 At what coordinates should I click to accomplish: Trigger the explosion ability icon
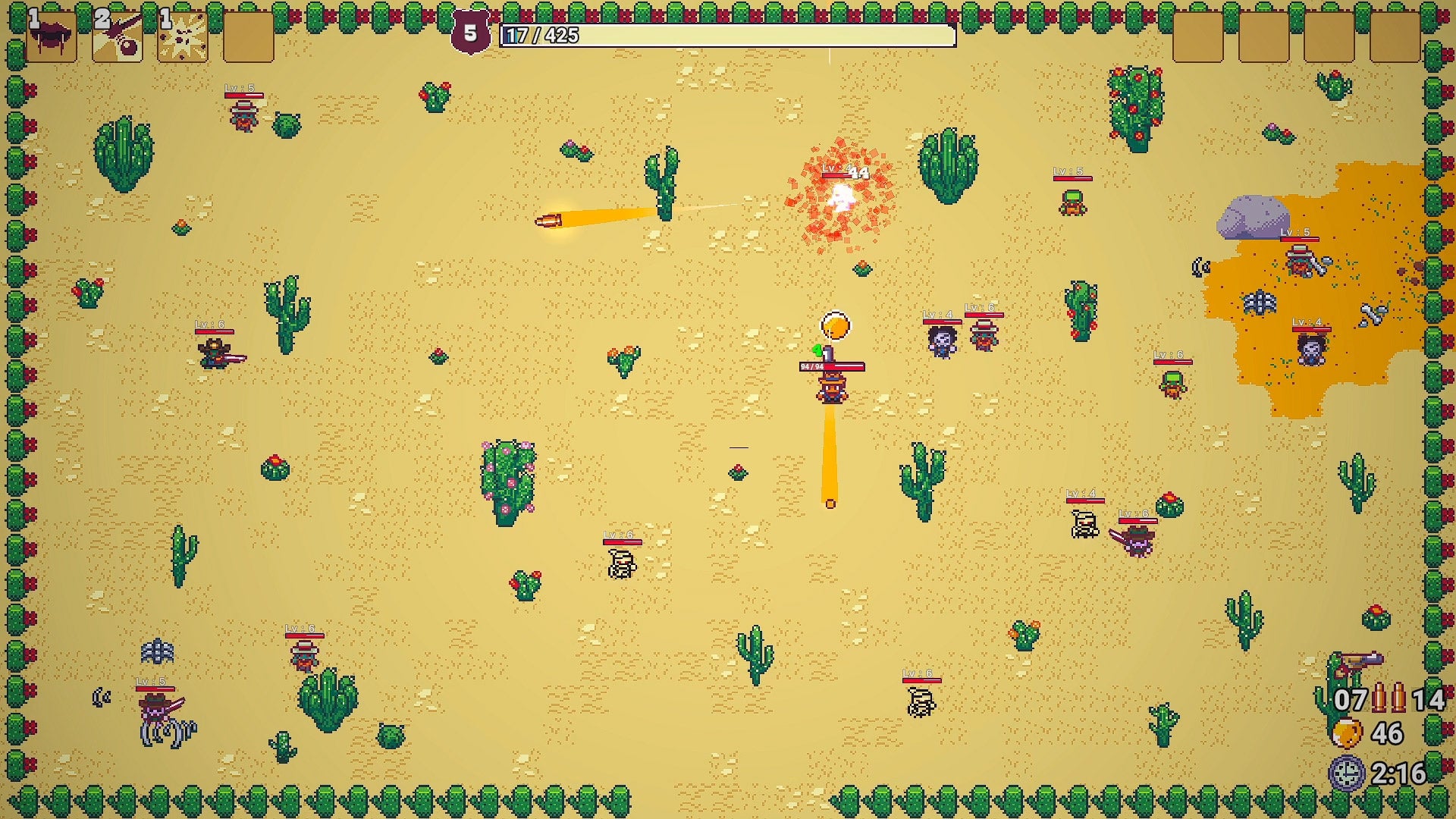click(180, 36)
